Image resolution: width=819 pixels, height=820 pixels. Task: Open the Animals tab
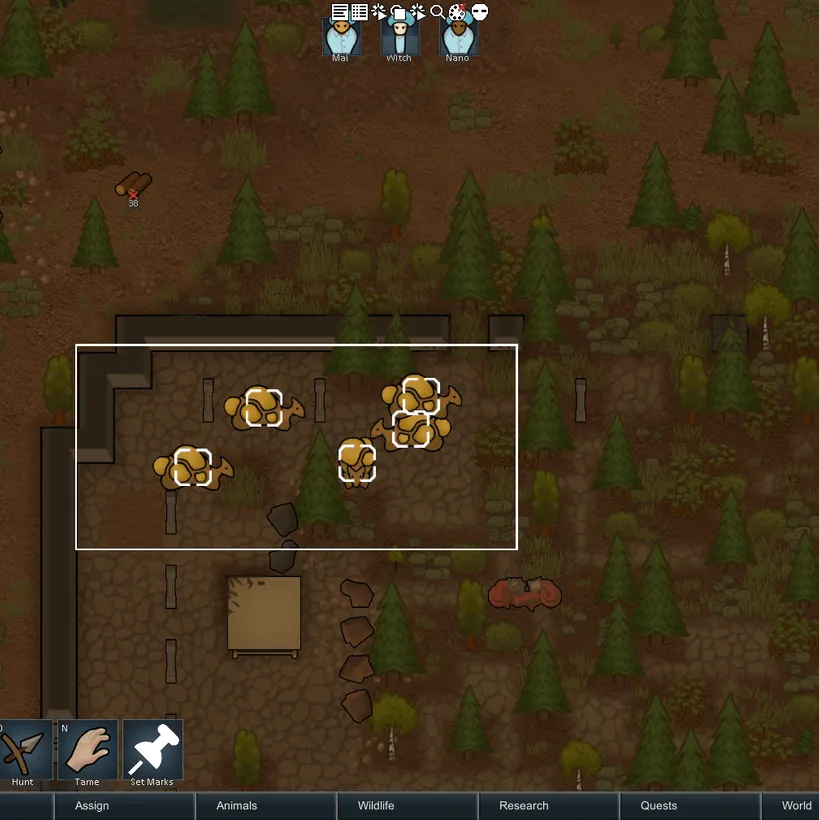click(237, 806)
